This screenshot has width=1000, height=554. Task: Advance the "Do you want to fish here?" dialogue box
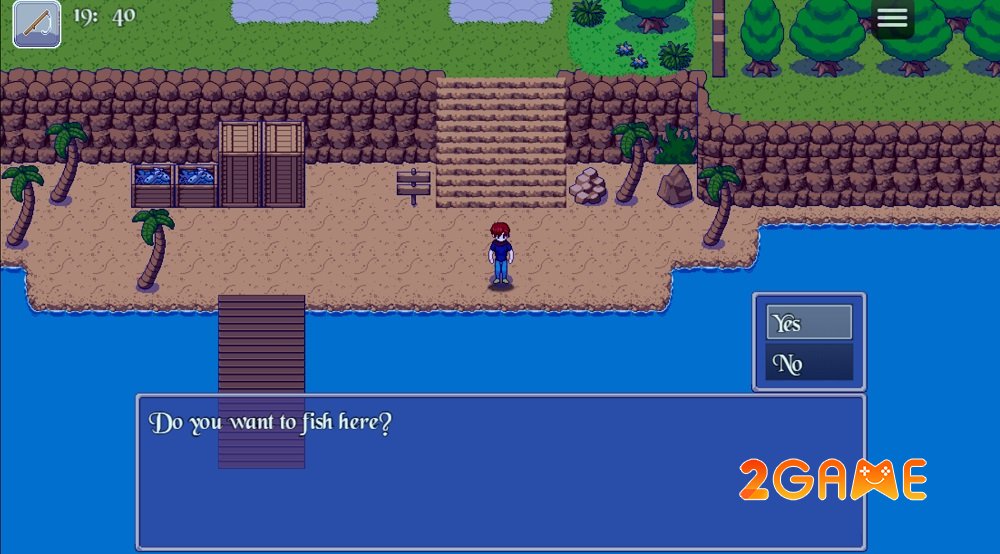point(500,471)
